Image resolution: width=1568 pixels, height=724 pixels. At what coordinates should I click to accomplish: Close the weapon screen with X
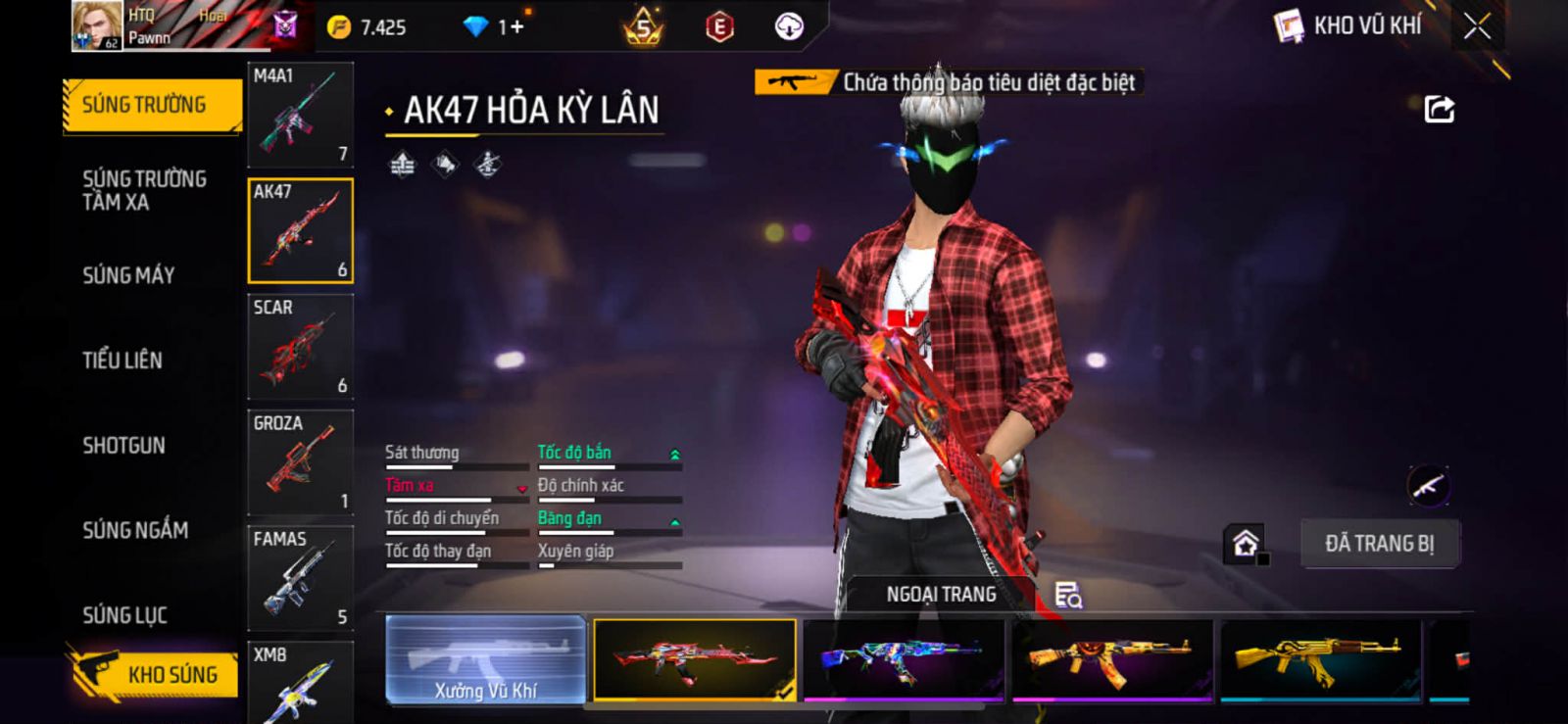1477,26
